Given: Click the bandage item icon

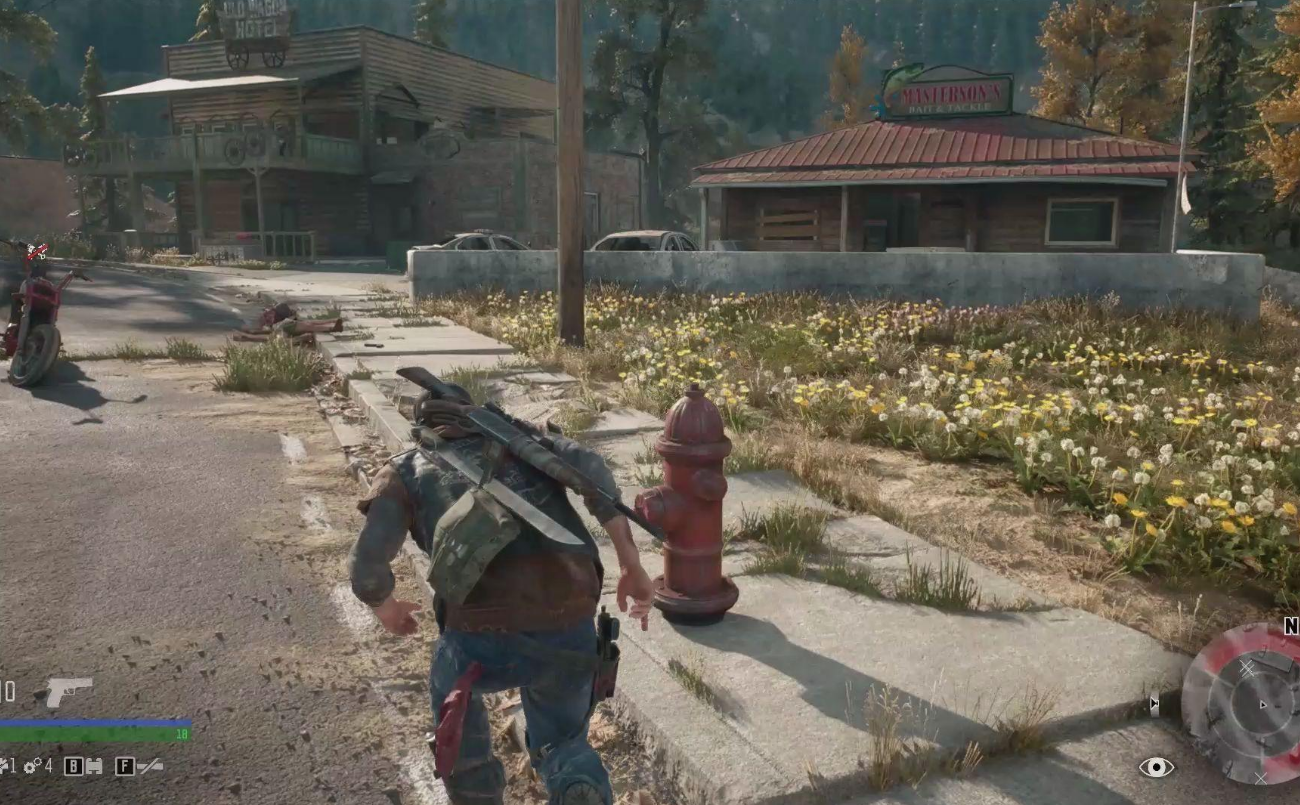Looking at the screenshot, I should click(x=93, y=767).
